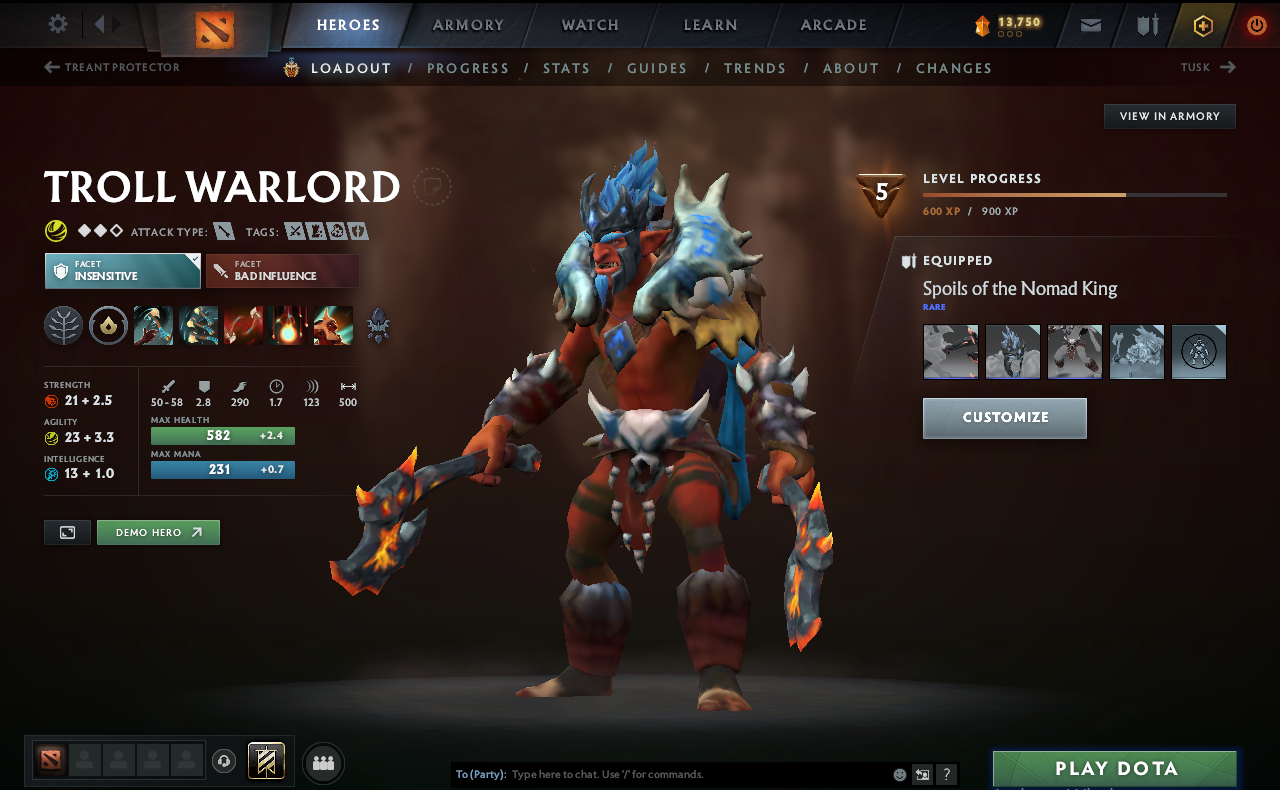This screenshot has height=790, width=1280.
Task: Click the shield and sword armory icon
Action: [1146, 25]
